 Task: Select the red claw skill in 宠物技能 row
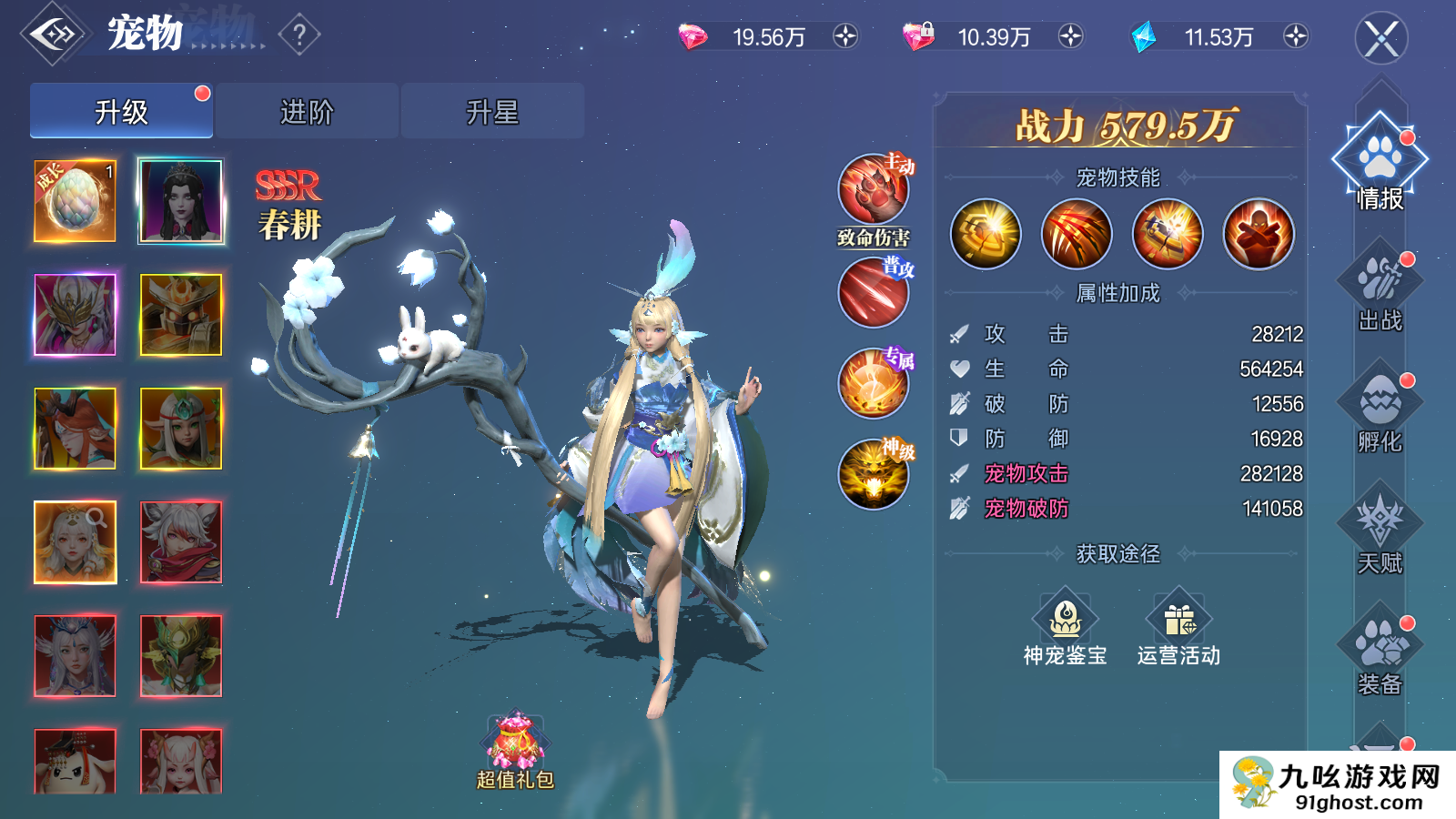pyautogui.click(x=1076, y=234)
